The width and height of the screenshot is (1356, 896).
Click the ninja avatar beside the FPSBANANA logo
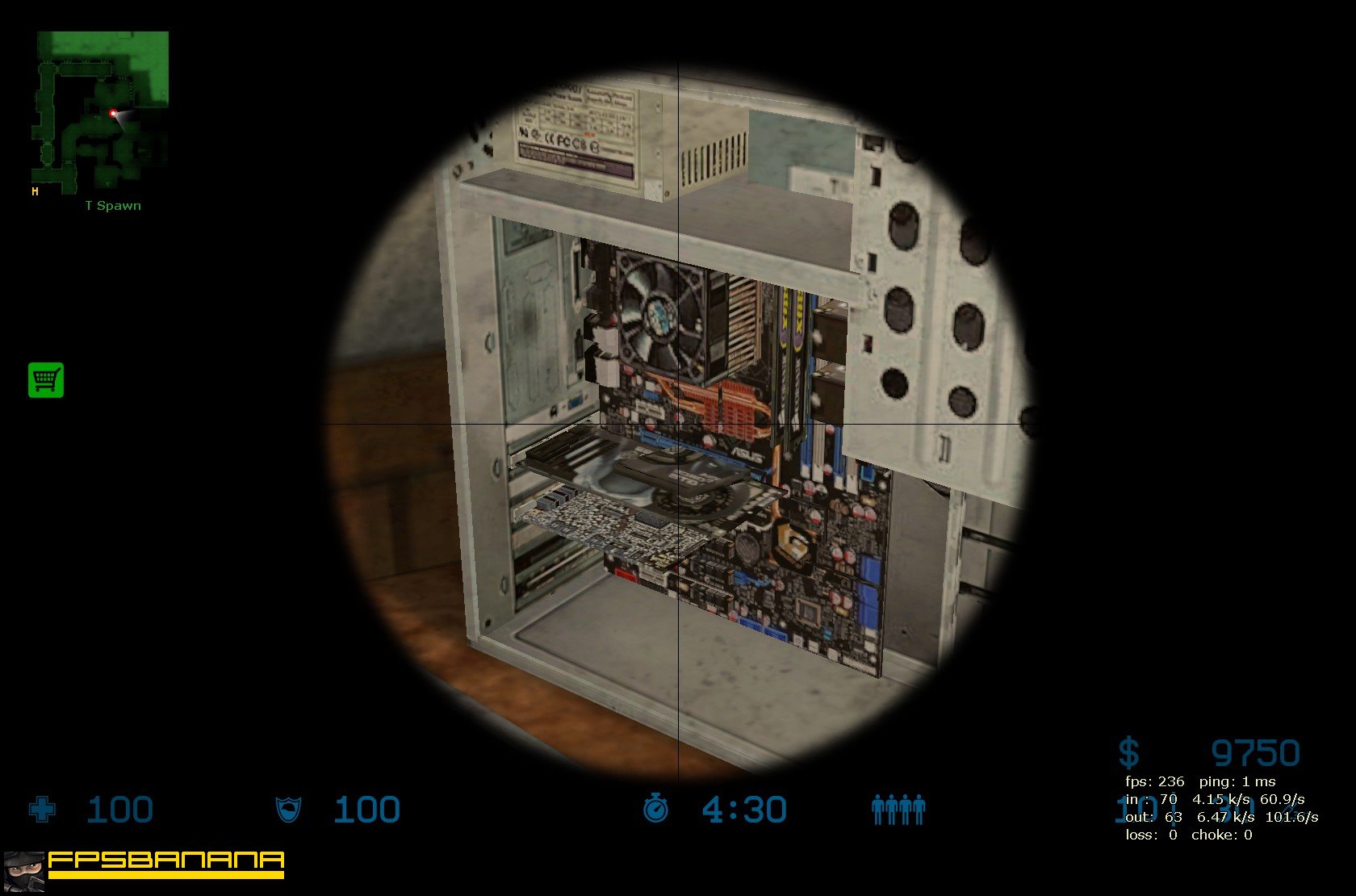[25, 871]
